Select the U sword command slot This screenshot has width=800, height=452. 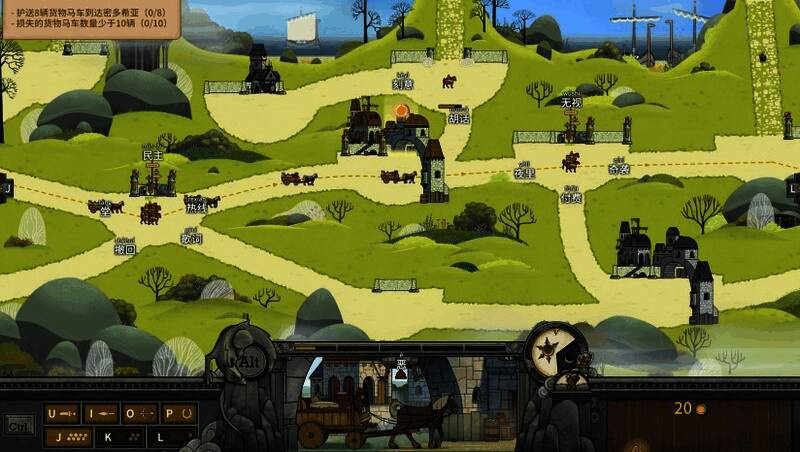(x=63, y=413)
